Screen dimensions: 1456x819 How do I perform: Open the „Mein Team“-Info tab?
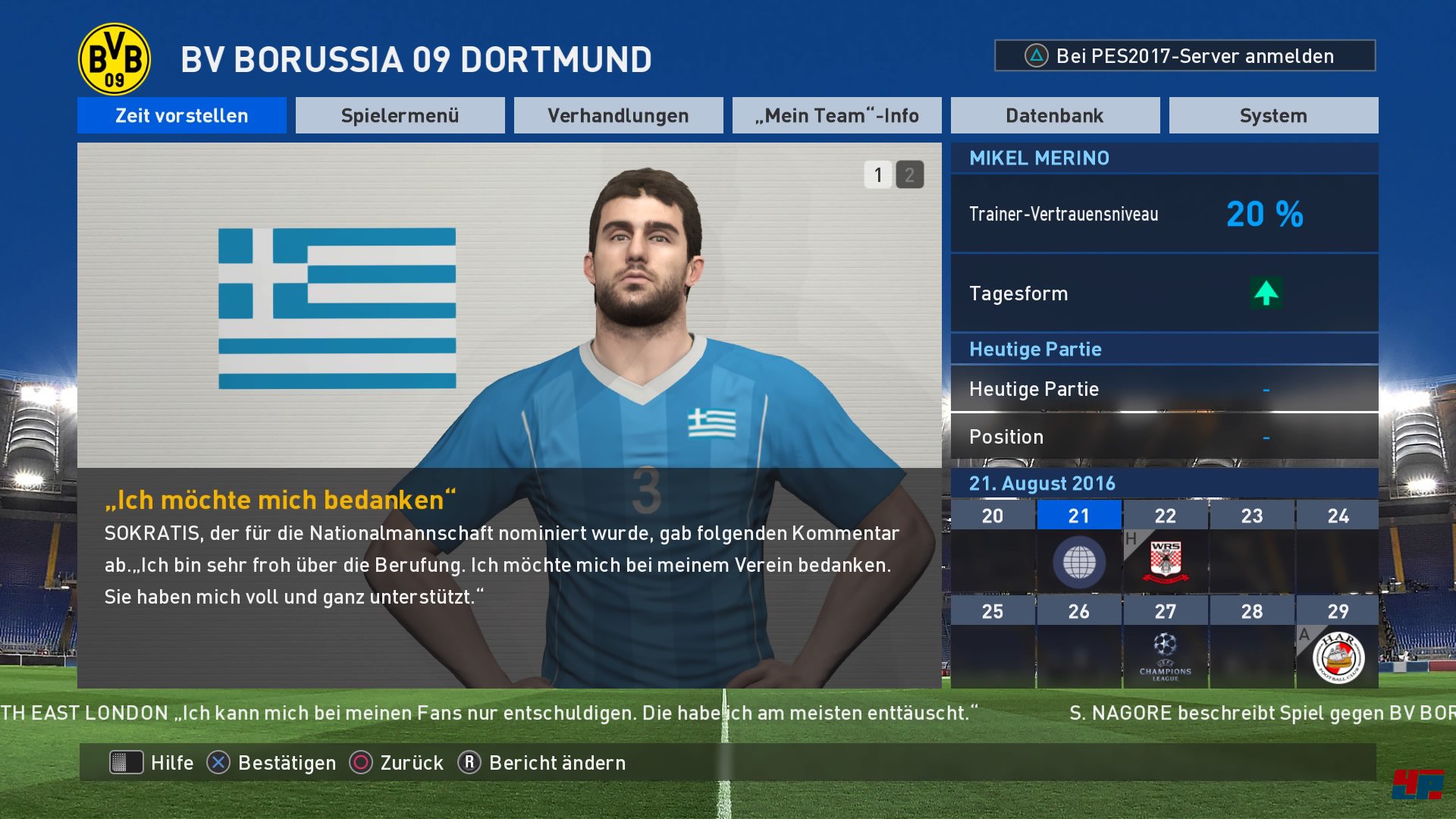(x=836, y=115)
